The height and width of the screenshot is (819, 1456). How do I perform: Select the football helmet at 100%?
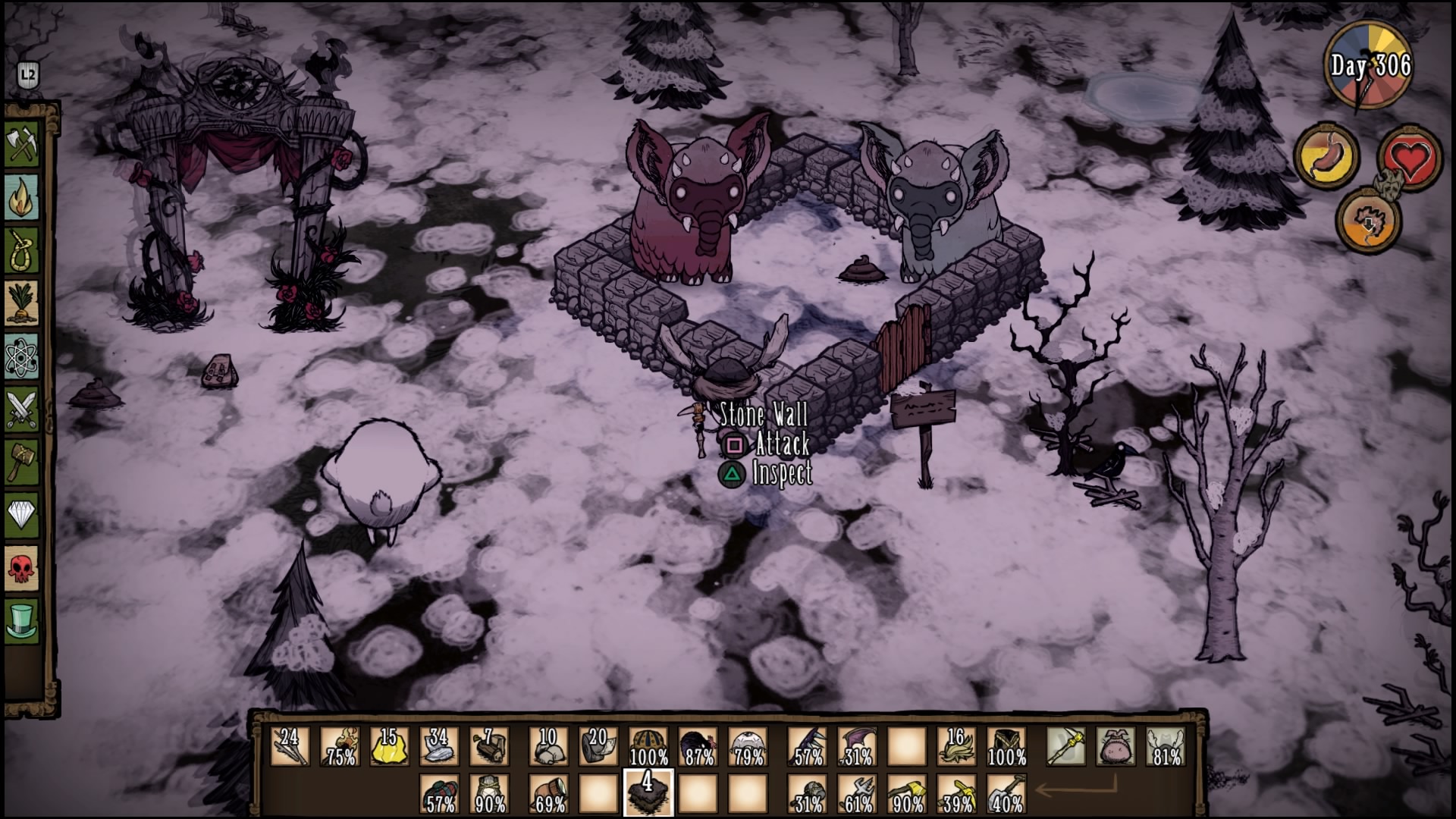click(648, 746)
